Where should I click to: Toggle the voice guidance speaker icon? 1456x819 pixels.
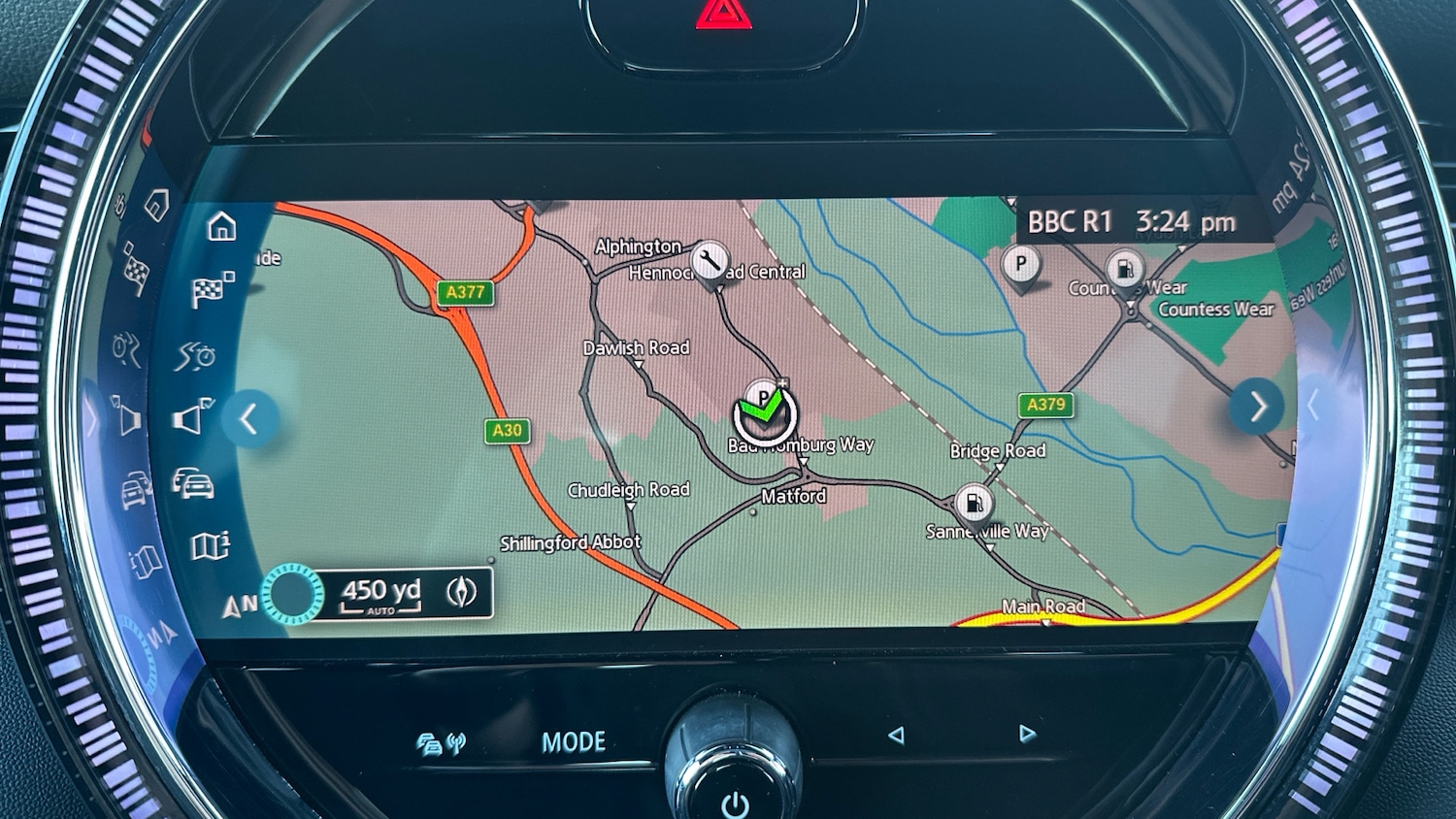[x=193, y=417]
